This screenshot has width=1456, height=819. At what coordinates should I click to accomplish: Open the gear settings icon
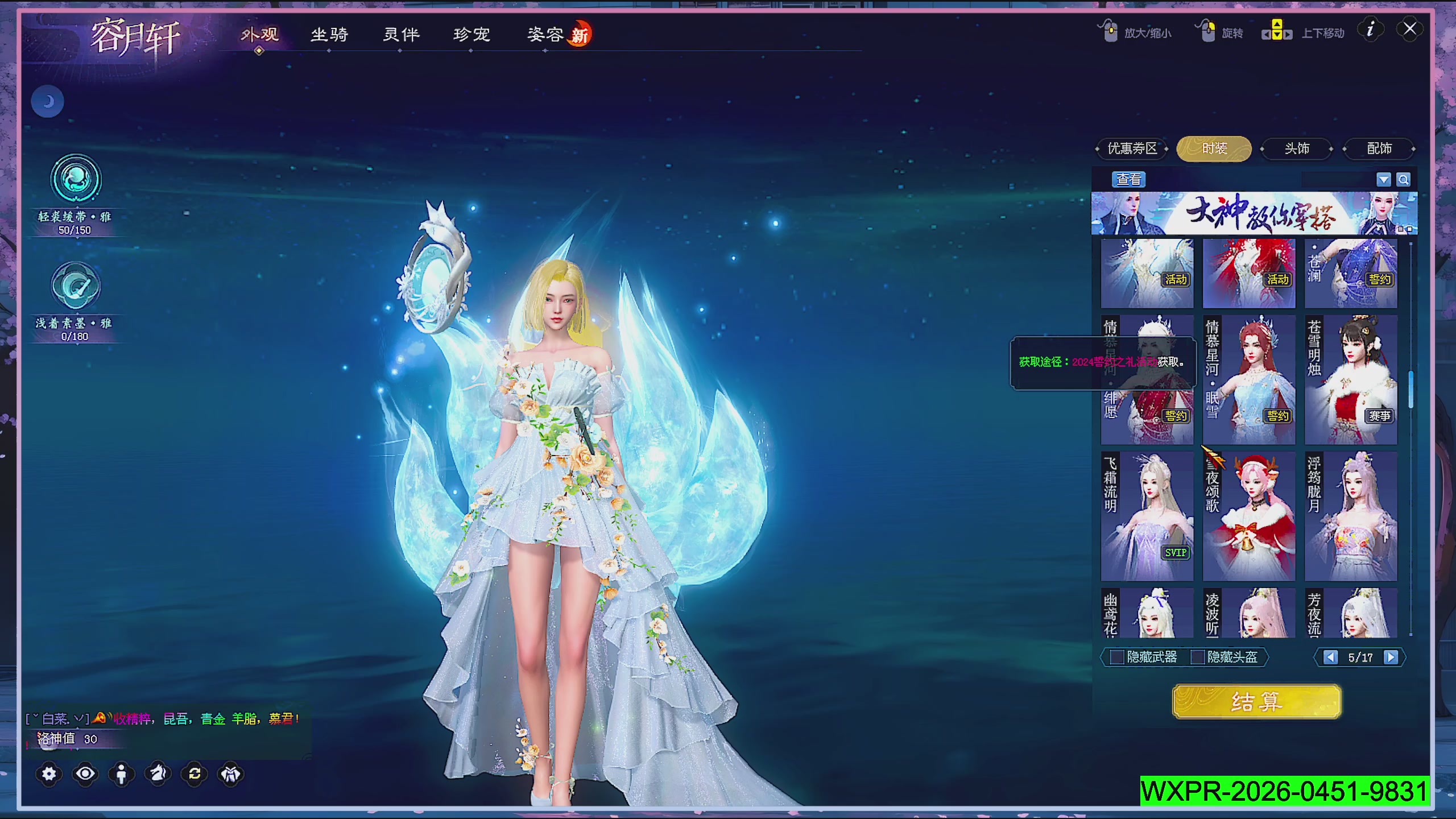coord(49,774)
